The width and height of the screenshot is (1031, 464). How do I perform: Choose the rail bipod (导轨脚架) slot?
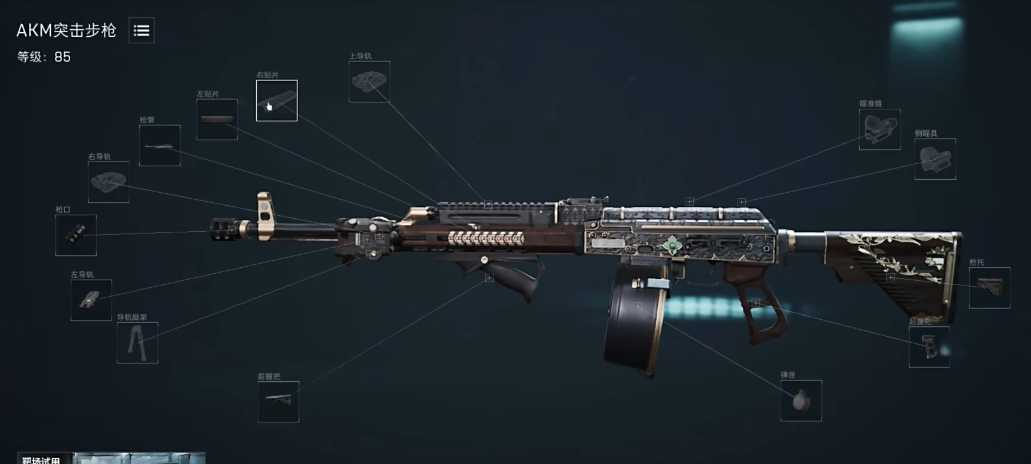click(137, 343)
